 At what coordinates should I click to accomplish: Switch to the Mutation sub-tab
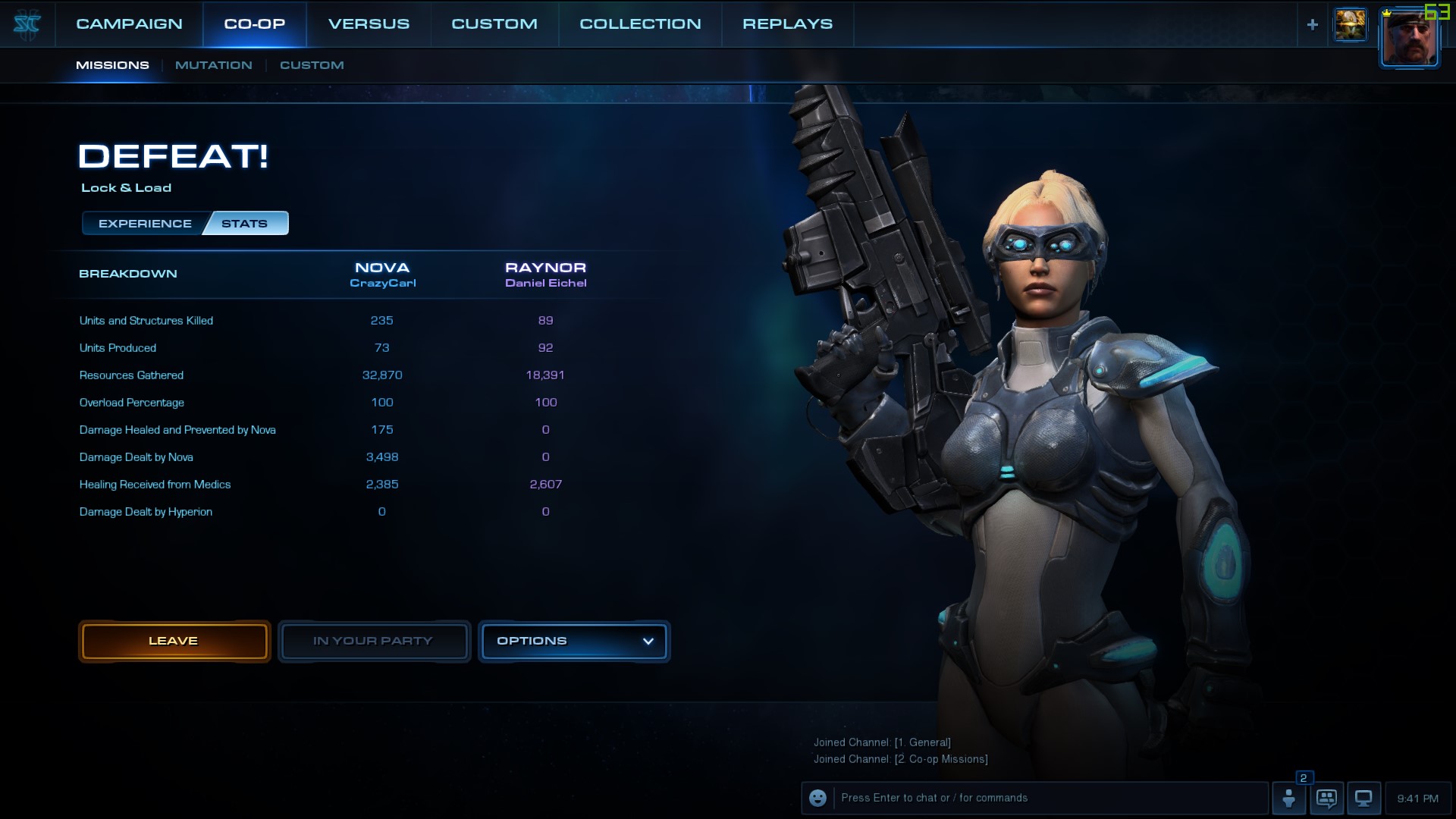point(213,65)
